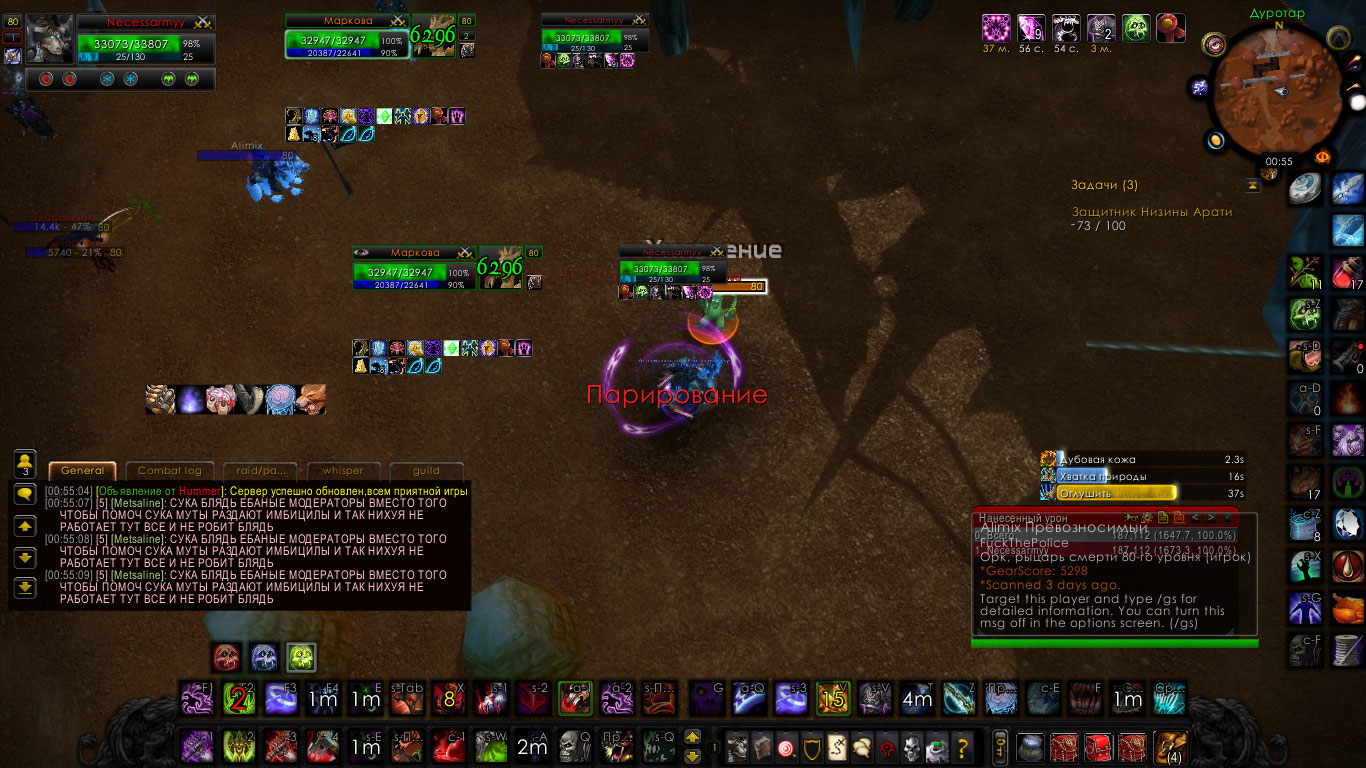Select the Маркова target frame

(347, 41)
